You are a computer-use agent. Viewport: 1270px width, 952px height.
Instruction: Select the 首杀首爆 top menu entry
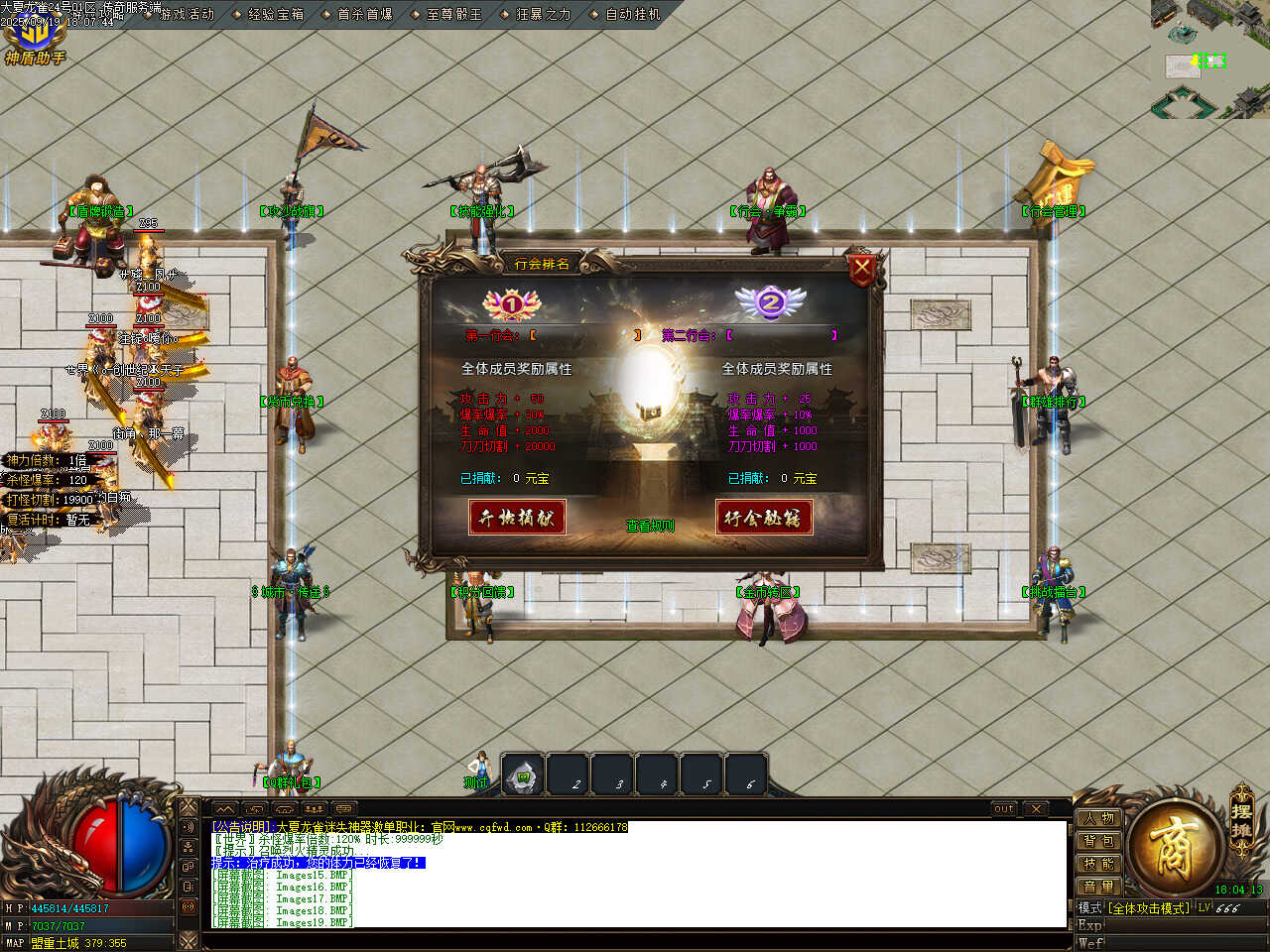[x=364, y=14]
